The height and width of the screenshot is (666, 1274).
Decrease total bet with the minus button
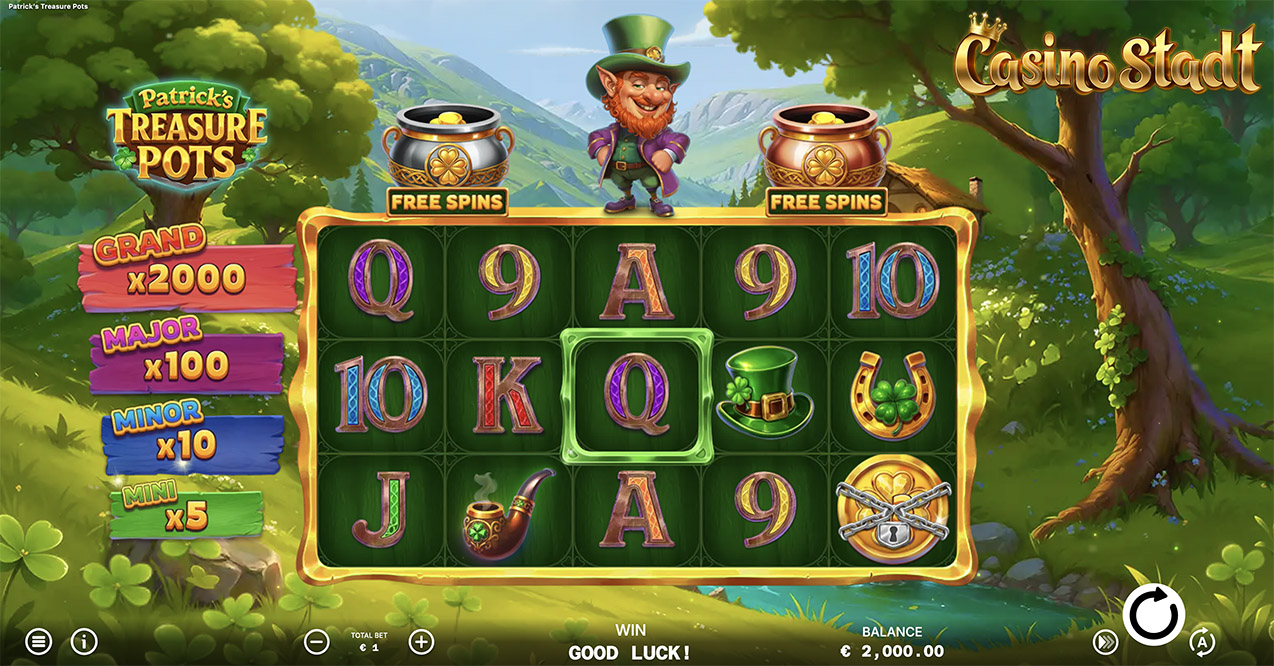(316, 641)
